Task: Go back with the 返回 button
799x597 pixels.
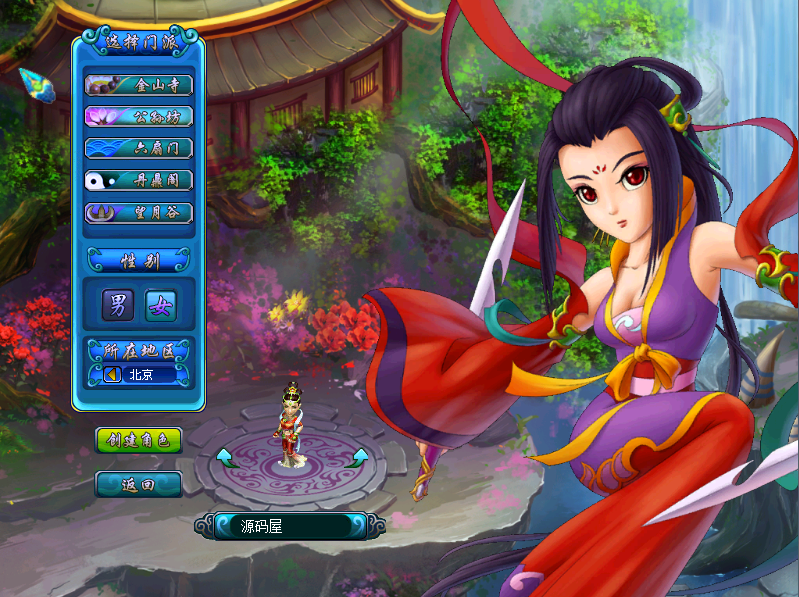Action: coord(139,485)
